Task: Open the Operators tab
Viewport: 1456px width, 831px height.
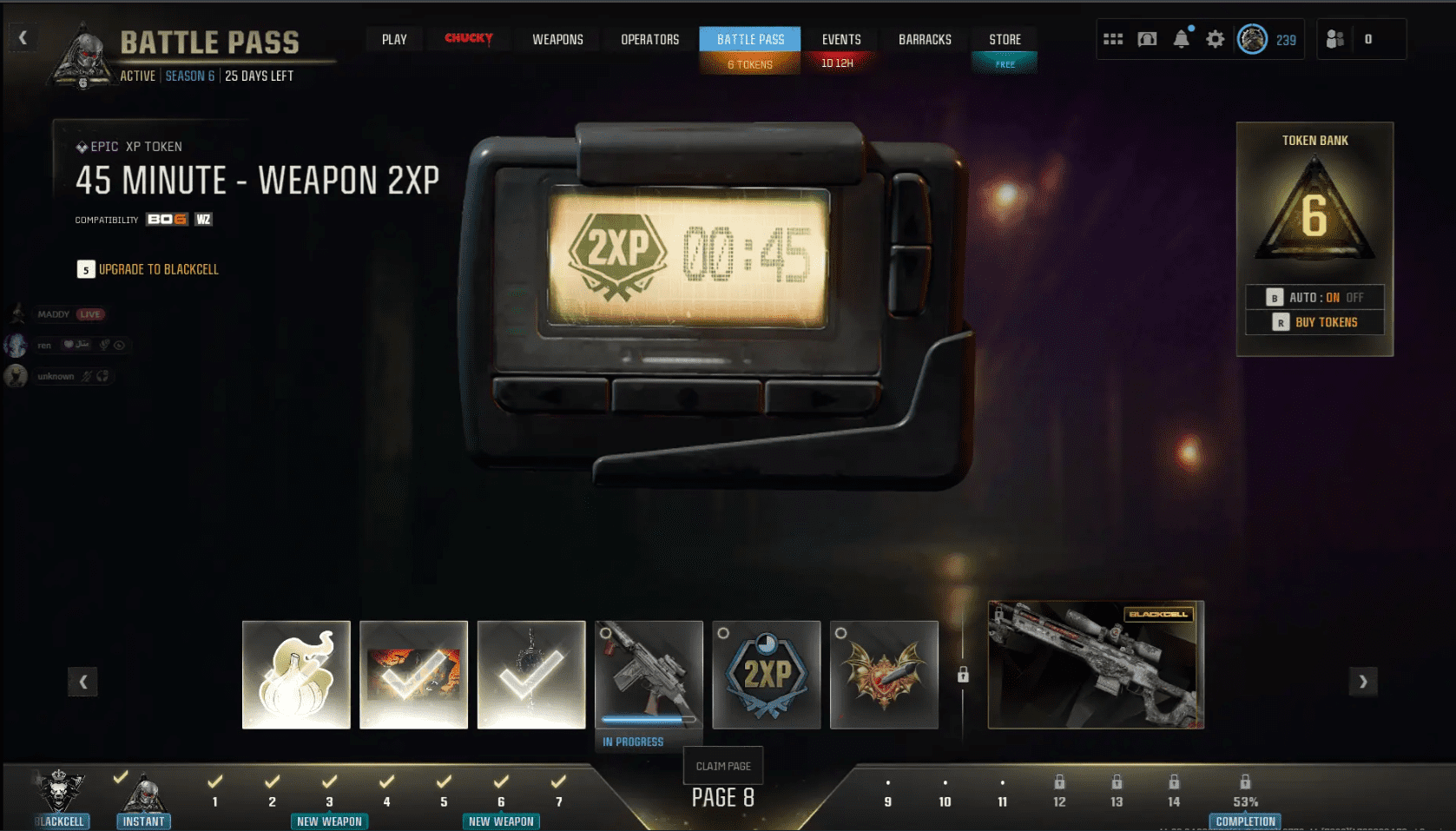Action: [x=649, y=39]
